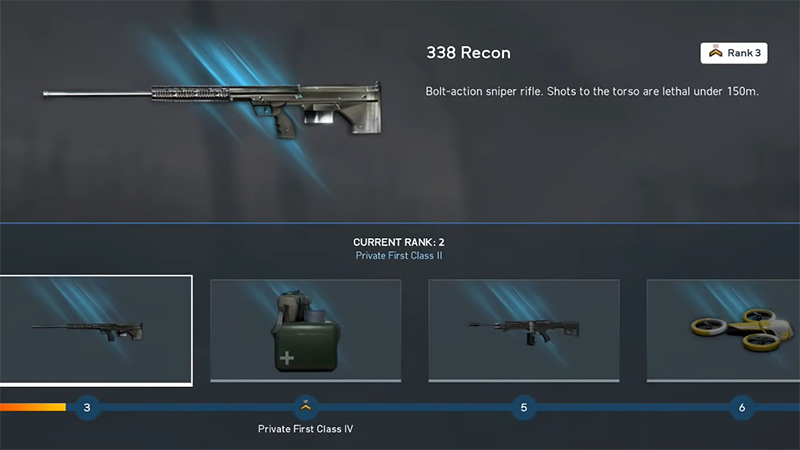
Task: Select the light machine gun reward tile
Action: 523,329
